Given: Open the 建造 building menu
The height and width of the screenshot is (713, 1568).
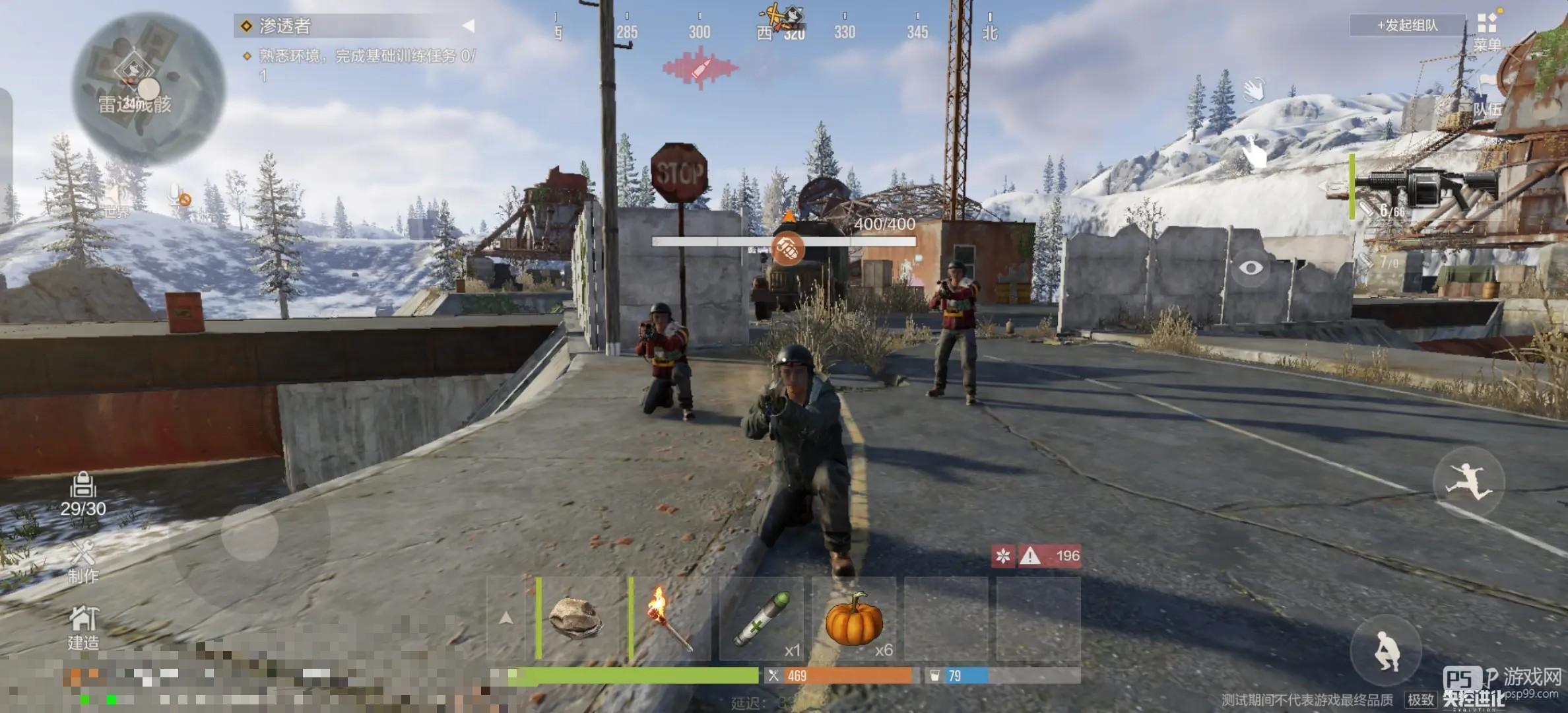Looking at the screenshot, I should pos(83,628).
